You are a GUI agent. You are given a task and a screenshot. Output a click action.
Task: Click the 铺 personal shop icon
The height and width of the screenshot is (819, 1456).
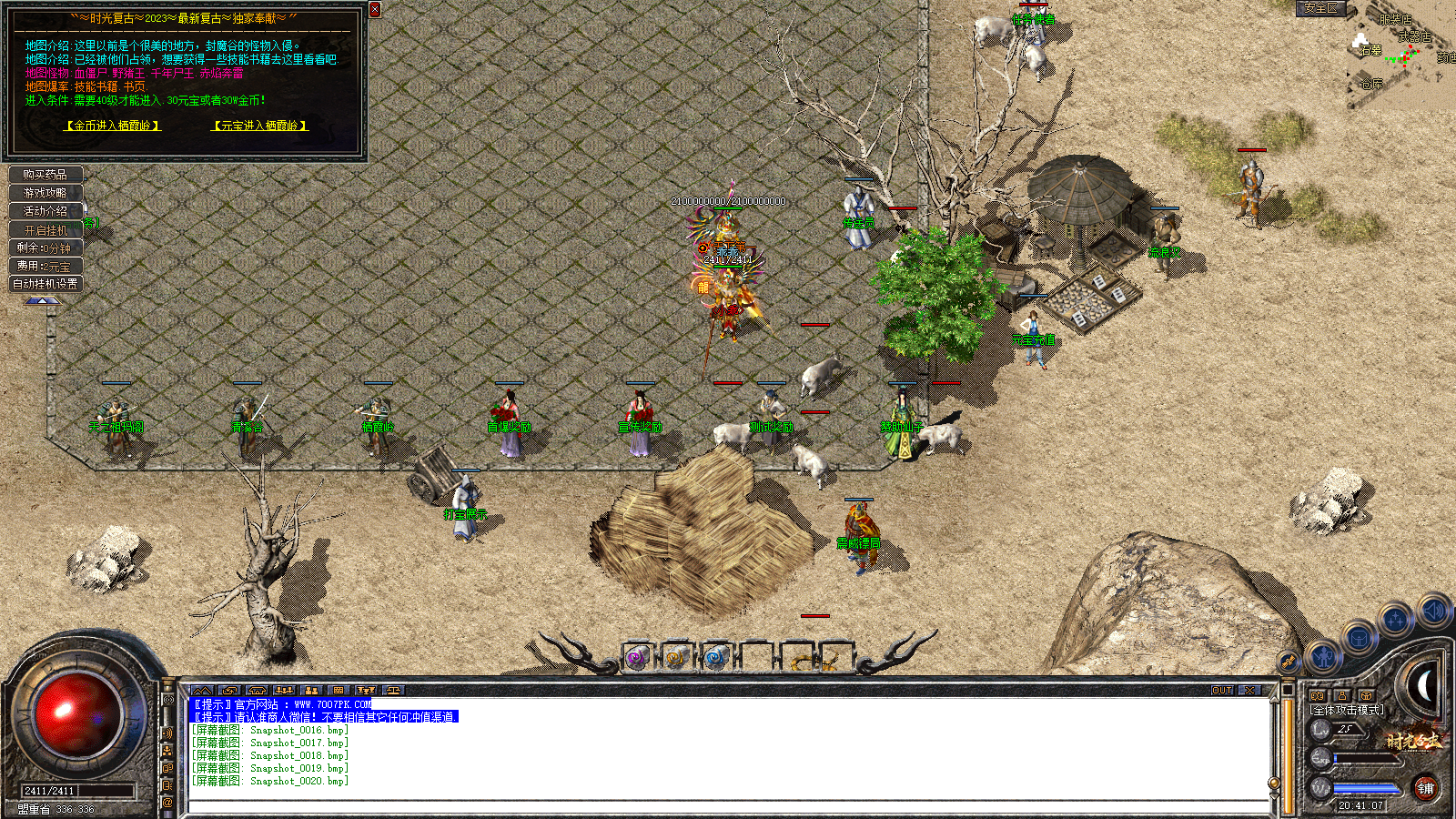click(x=1427, y=790)
